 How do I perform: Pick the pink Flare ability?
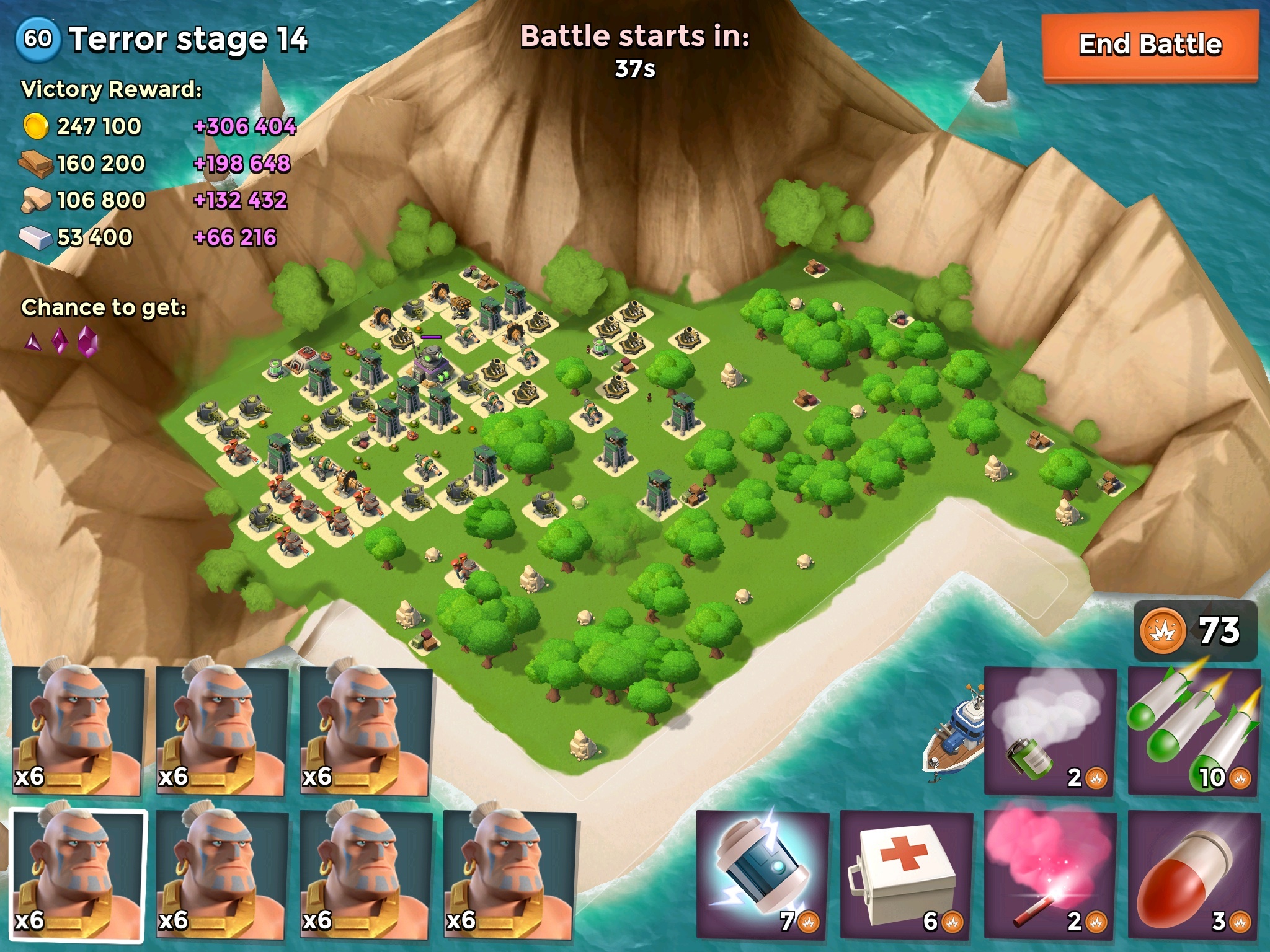1050,875
